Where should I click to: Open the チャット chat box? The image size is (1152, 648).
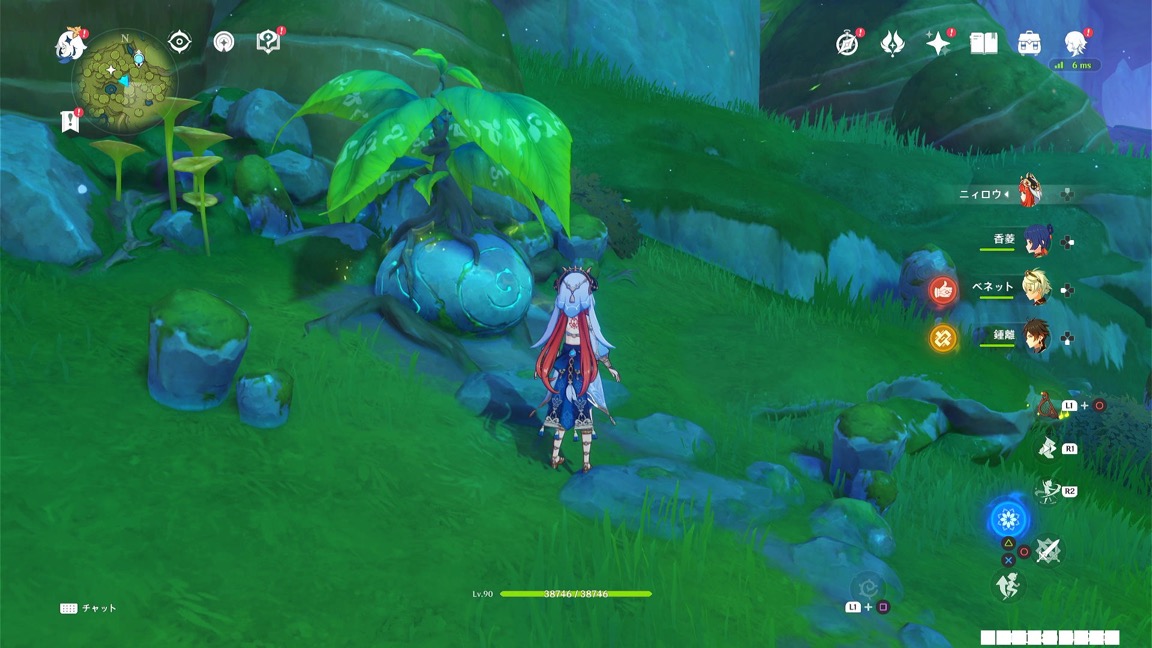(x=89, y=608)
